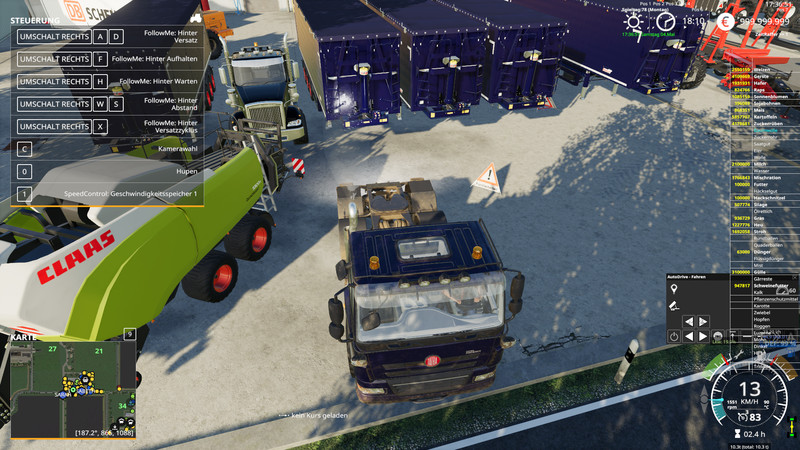The width and height of the screenshot is (800, 450).
Task: Select the AutoDrive destination pin icon
Action: point(674,289)
